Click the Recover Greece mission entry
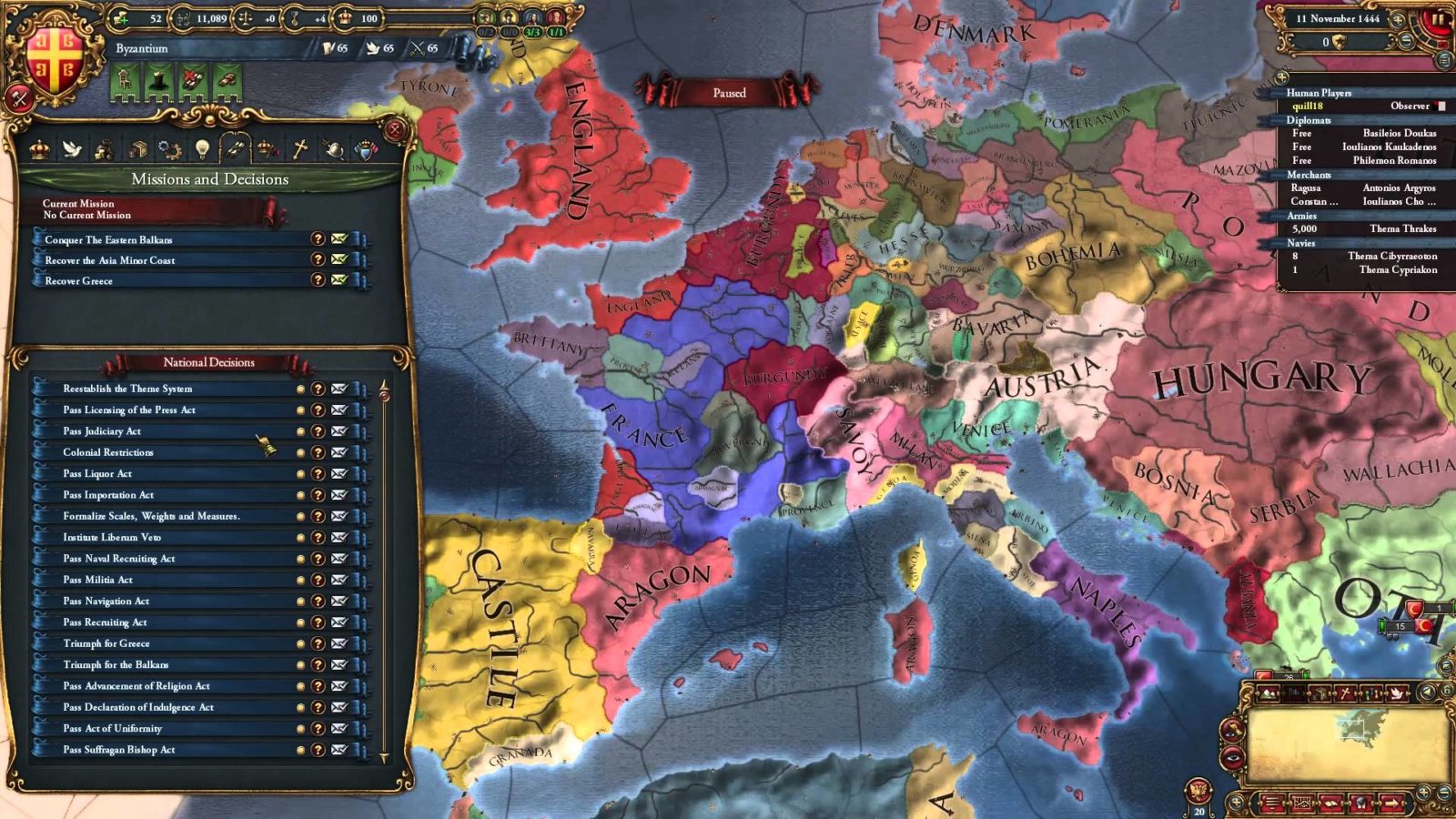Viewport: 1456px width, 819px height. click(x=136, y=280)
